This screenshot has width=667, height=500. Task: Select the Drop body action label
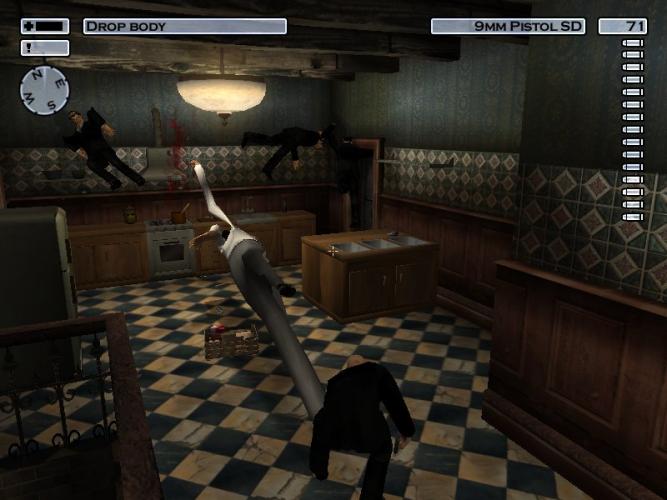[184, 26]
